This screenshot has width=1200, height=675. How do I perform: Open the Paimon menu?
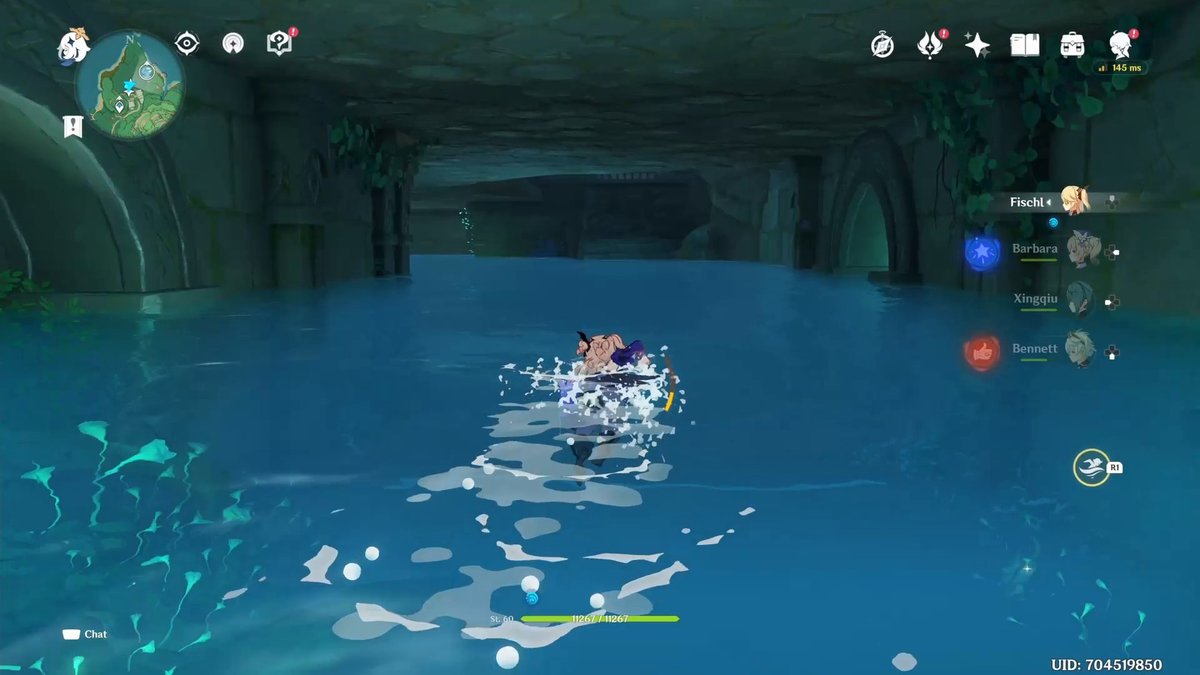[x=72, y=45]
